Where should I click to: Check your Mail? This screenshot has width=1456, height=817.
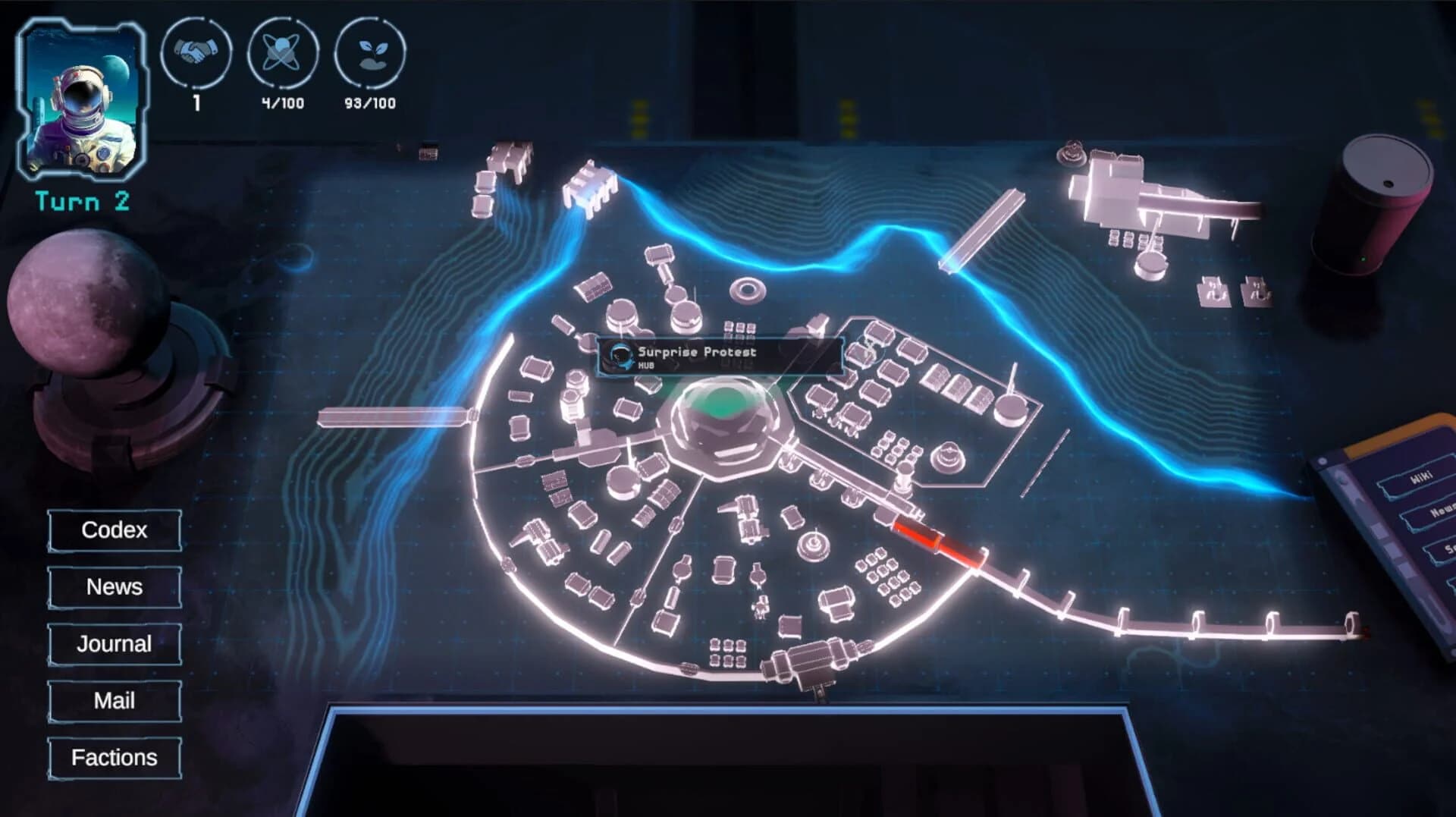click(x=114, y=700)
